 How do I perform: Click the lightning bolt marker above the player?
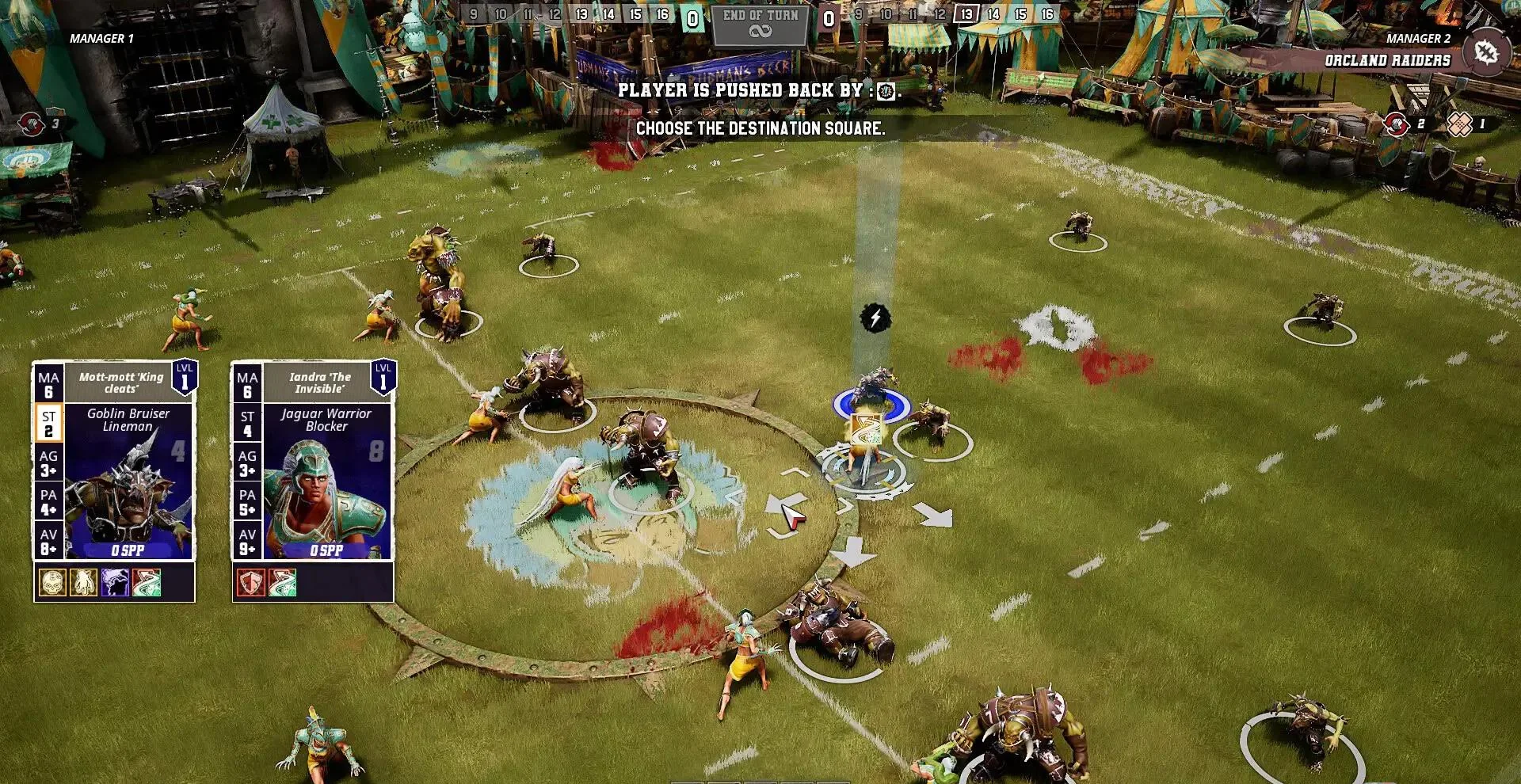click(x=875, y=318)
